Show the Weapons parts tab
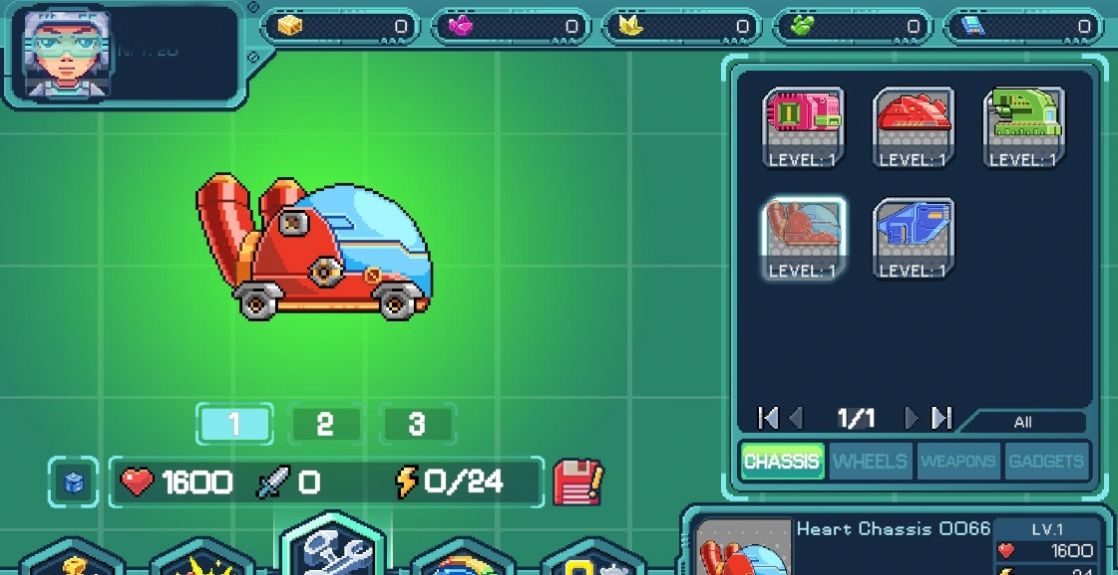The height and width of the screenshot is (575, 1118). pyautogui.click(x=958, y=461)
